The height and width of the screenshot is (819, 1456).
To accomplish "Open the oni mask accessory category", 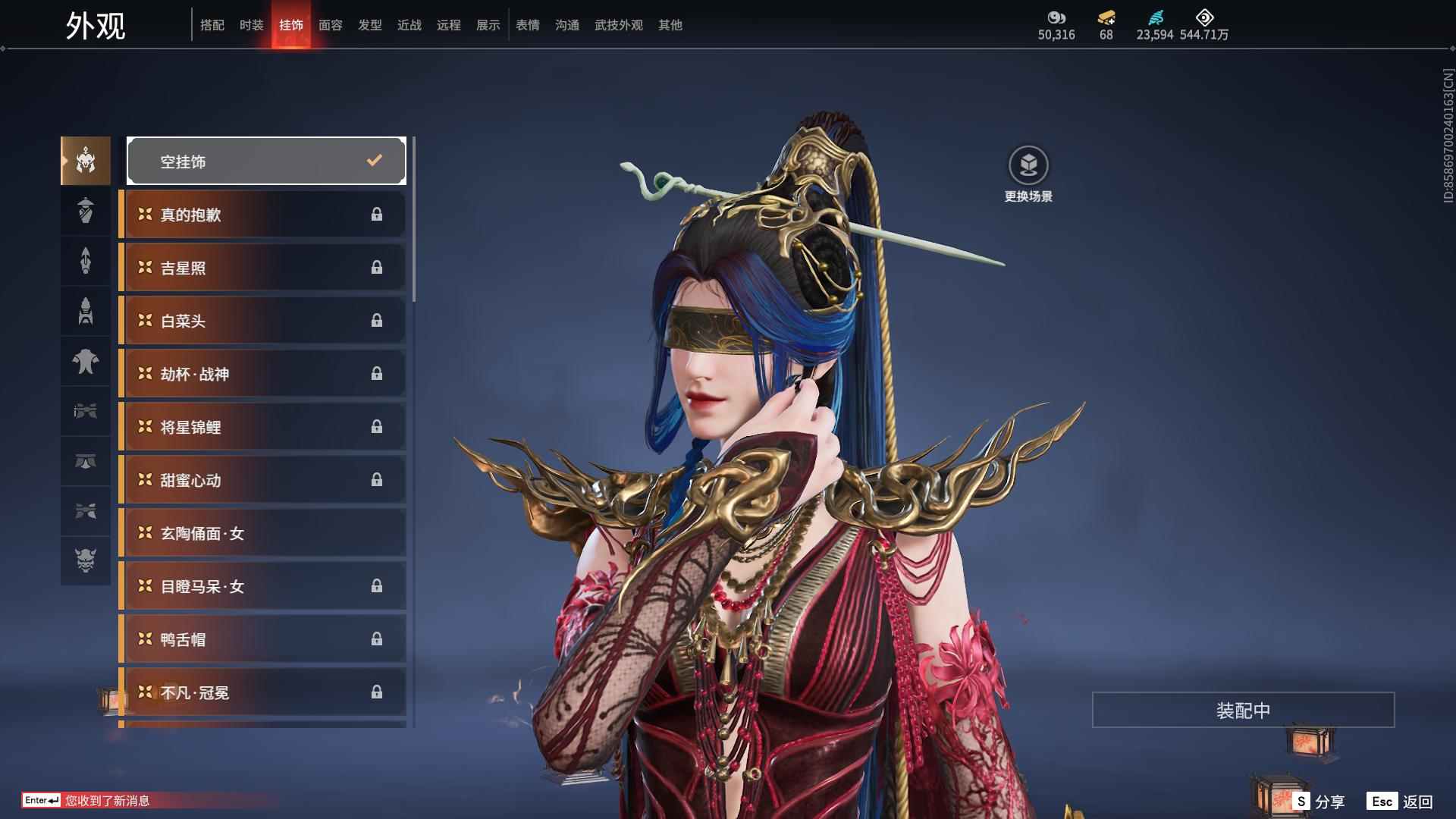I will coord(86,560).
